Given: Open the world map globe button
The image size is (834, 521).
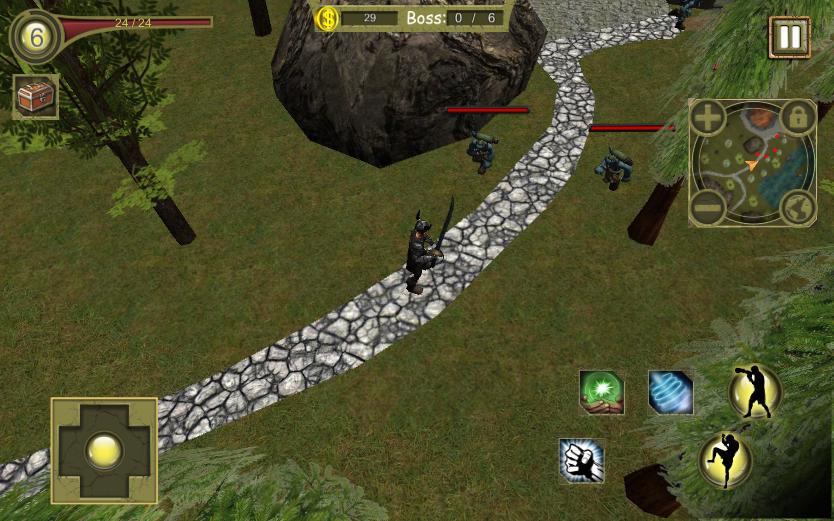Looking at the screenshot, I should (x=797, y=208).
